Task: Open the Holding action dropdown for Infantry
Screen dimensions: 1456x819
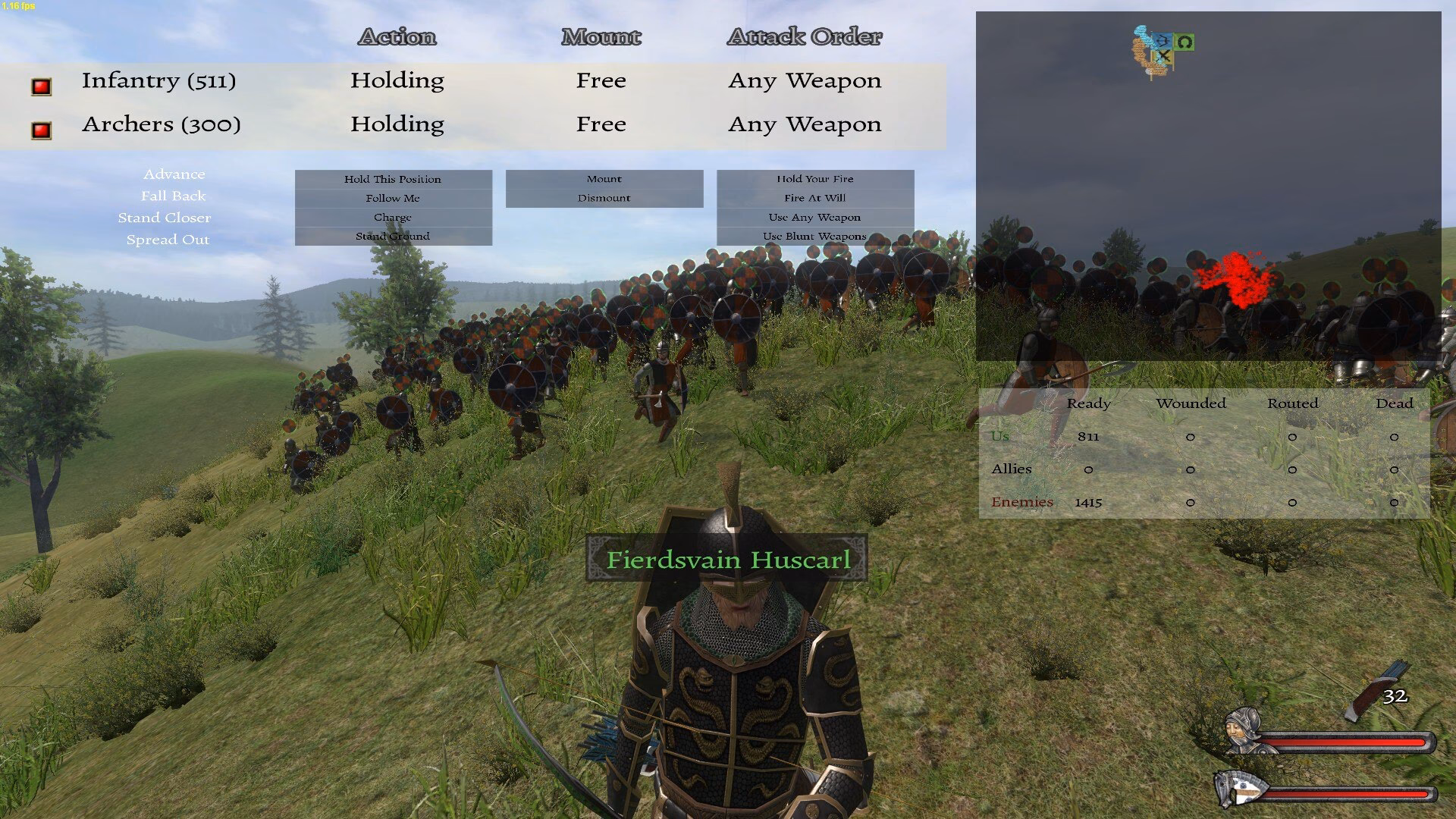Action: click(x=397, y=80)
